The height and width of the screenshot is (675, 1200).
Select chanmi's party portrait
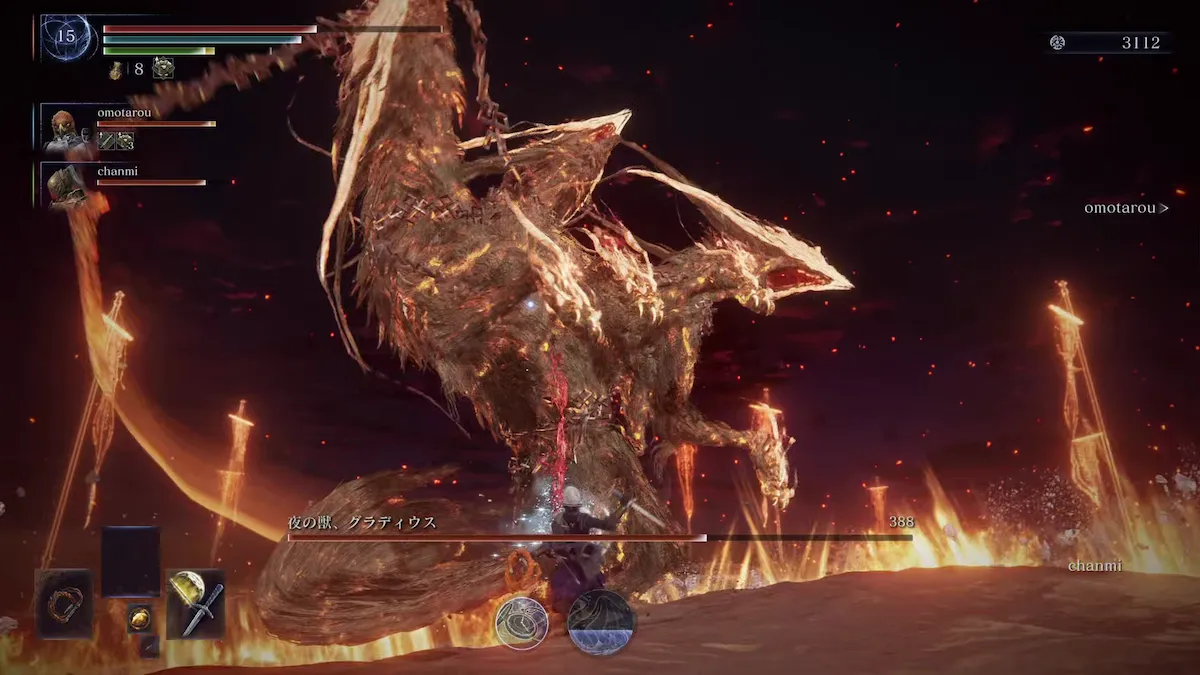[66, 184]
